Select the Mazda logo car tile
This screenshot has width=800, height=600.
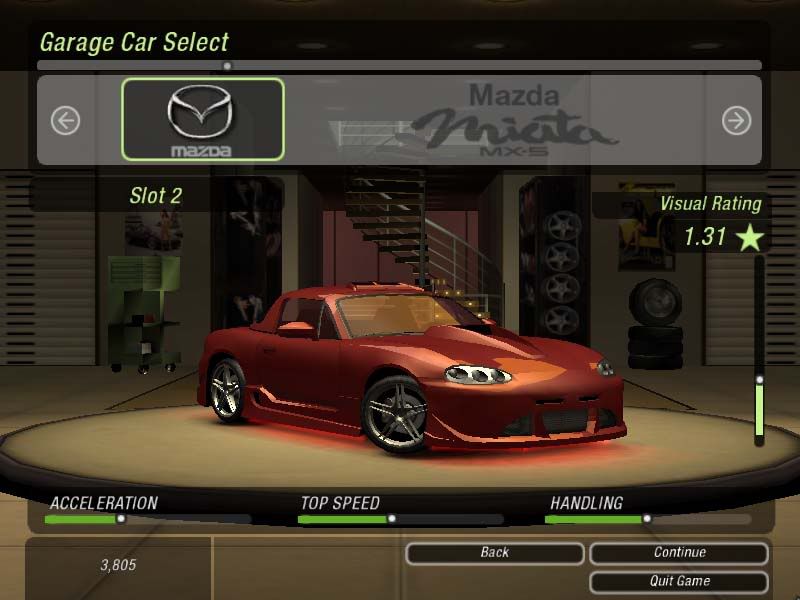(203, 120)
